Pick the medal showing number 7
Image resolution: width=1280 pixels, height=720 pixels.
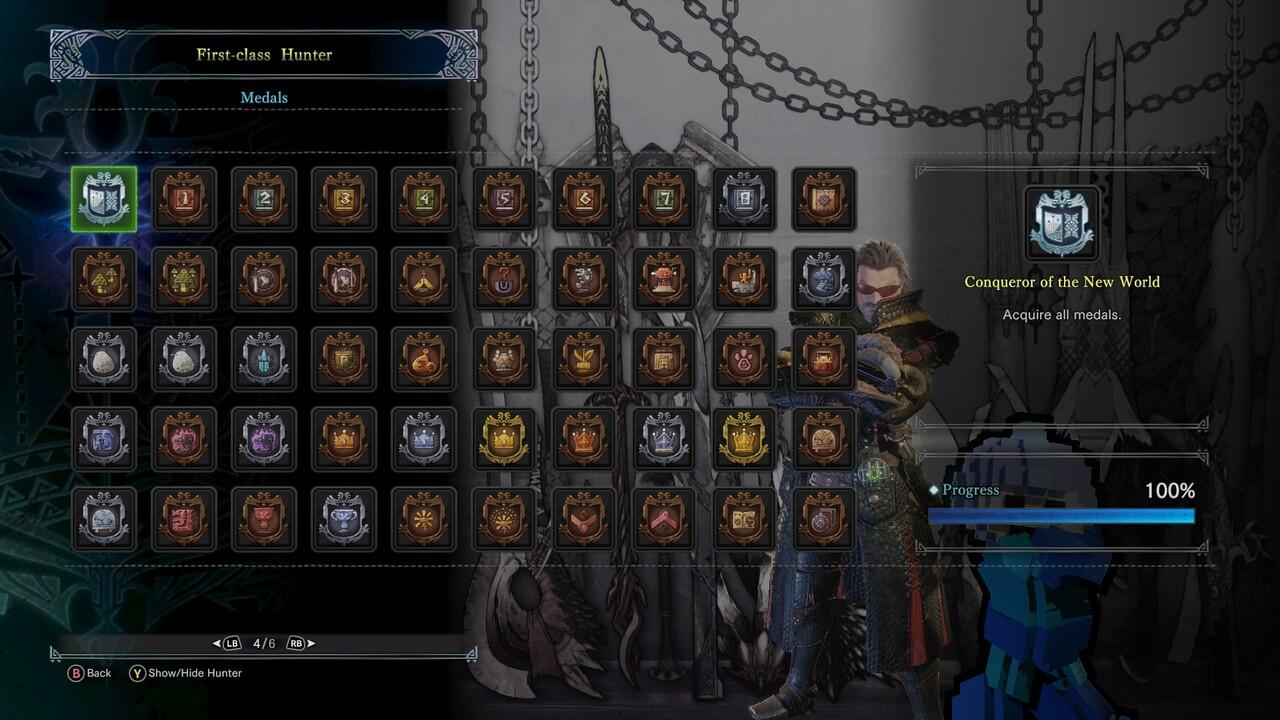664,200
